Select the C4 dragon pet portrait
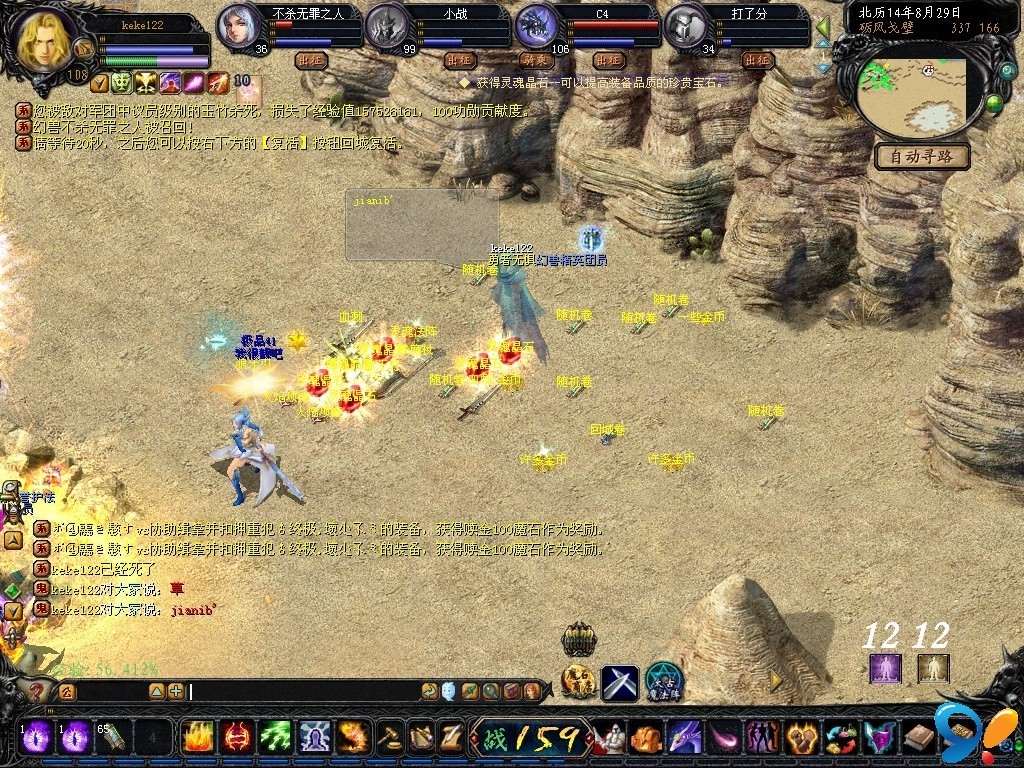The width and height of the screenshot is (1024, 768). tap(536, 26)
